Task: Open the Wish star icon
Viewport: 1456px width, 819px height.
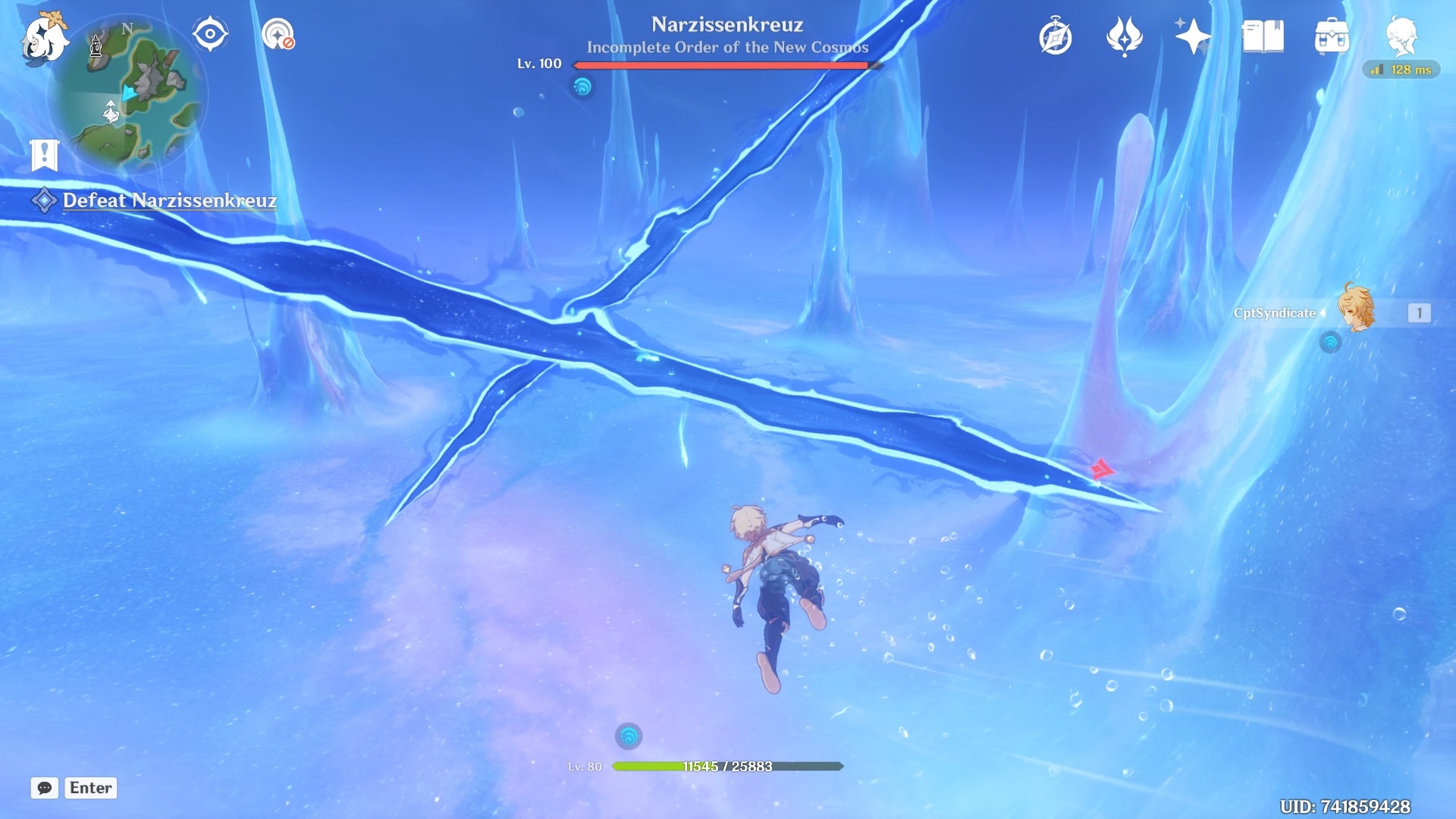Action: click(x=1124, y=36)
